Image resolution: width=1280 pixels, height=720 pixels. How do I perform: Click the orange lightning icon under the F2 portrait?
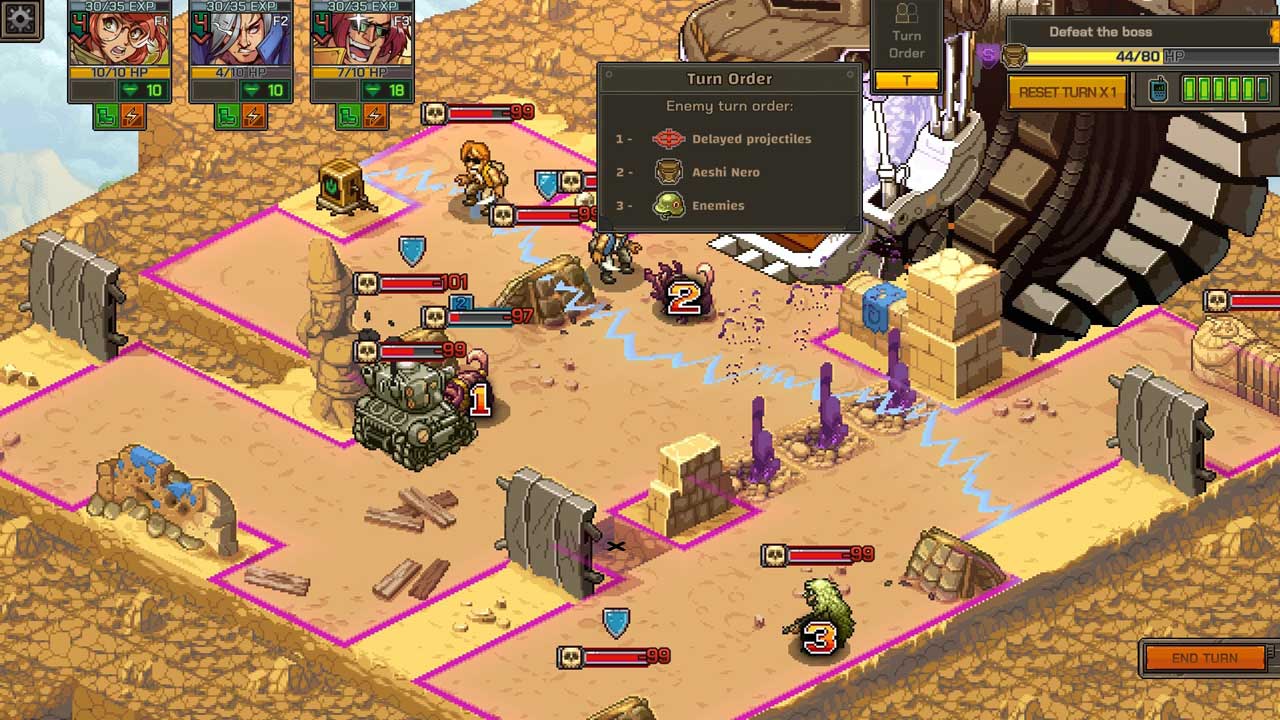(254, 117)
